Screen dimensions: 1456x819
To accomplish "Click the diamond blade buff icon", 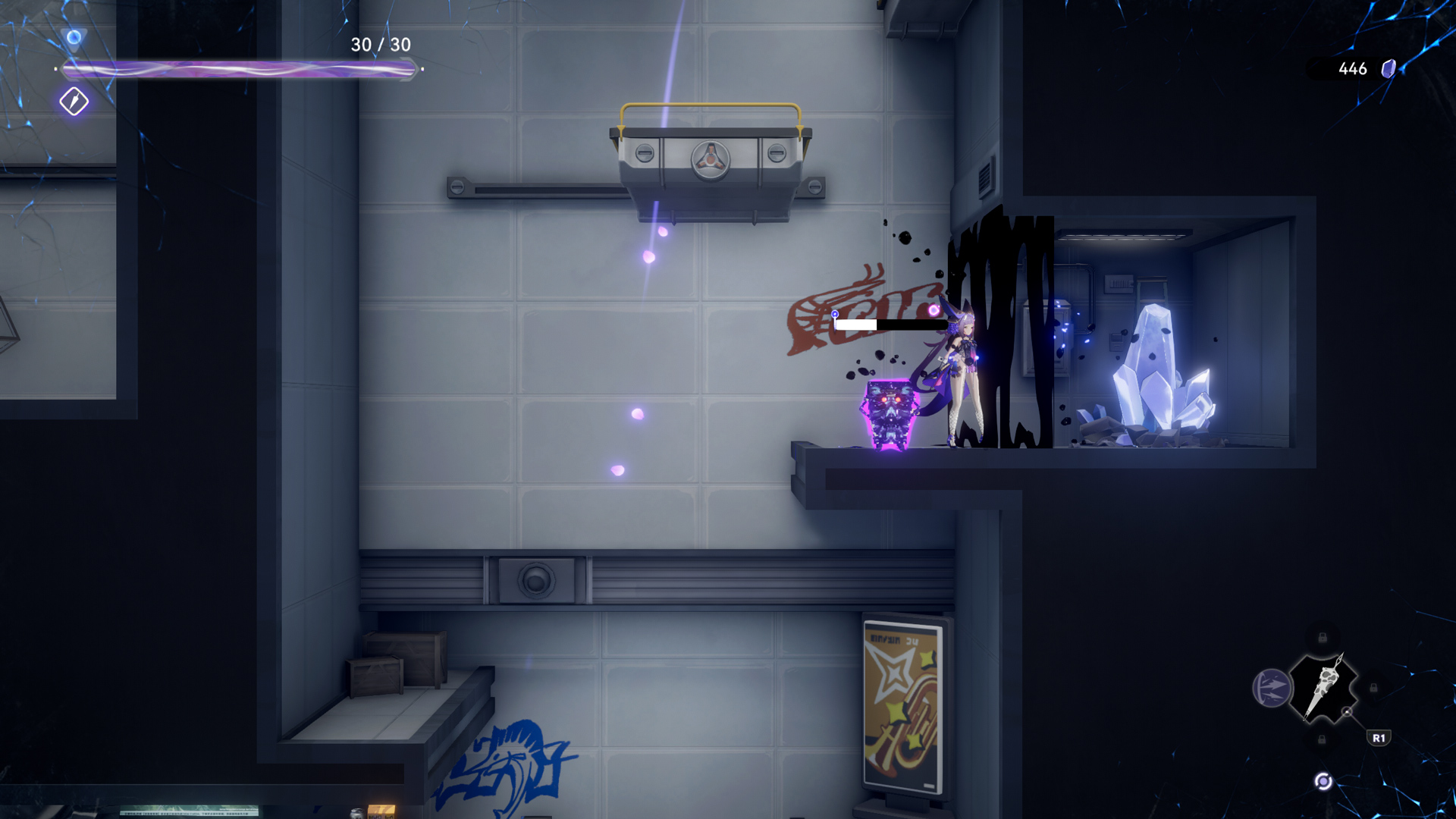I will pyautogui.click(x=74, y=101).
